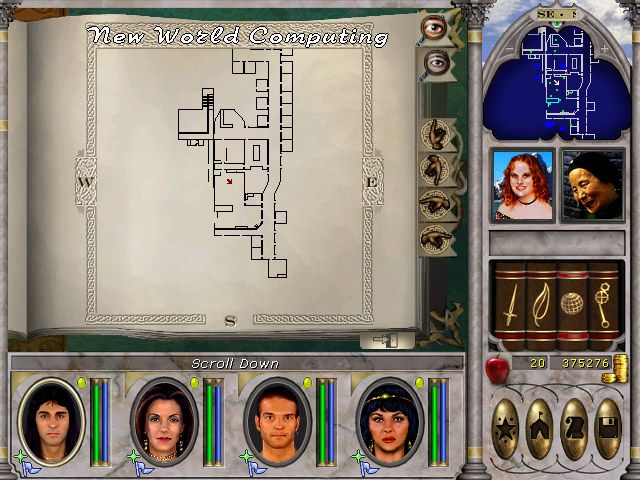Close the map book with exit icon
The width and height of the screenshot is (640, 480).
click(x=382, y=340)
